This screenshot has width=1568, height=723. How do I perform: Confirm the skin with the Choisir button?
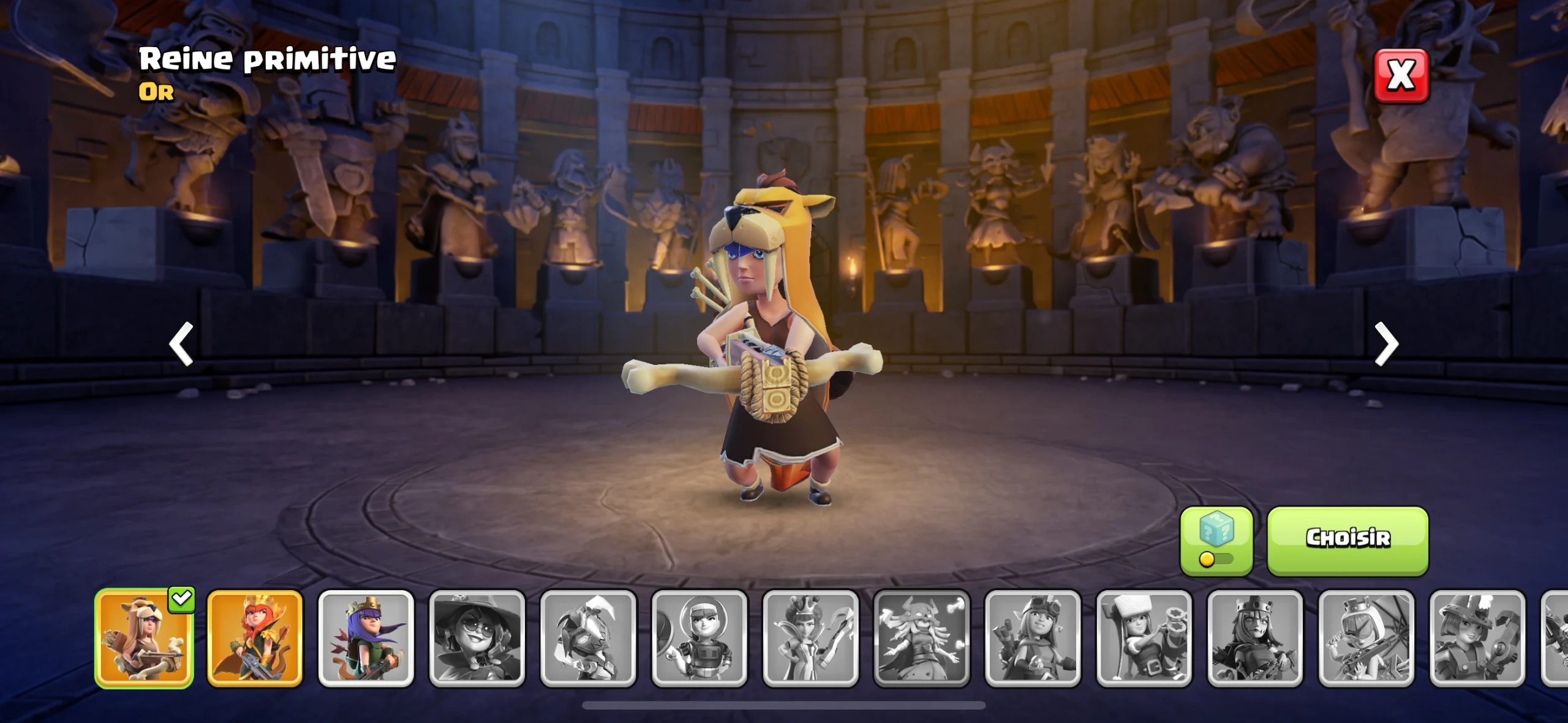1347,540
